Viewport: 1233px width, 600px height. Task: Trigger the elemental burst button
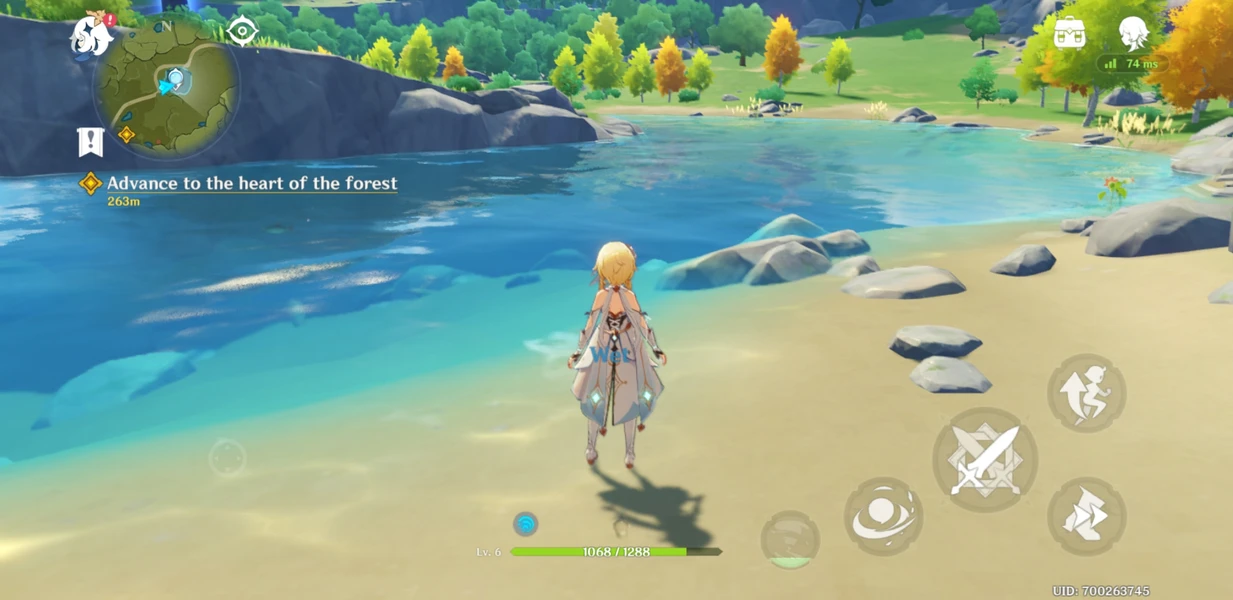pyautogui.click(x=790, y=540)
